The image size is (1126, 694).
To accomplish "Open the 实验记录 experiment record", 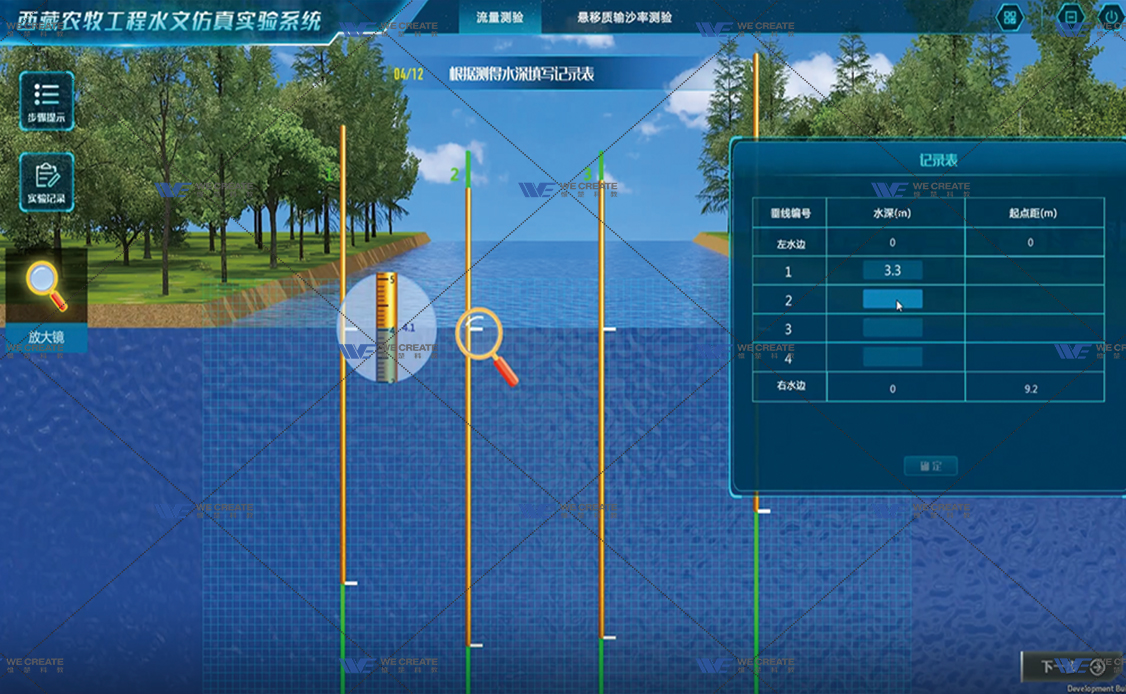I will click(x=46, y=182).
